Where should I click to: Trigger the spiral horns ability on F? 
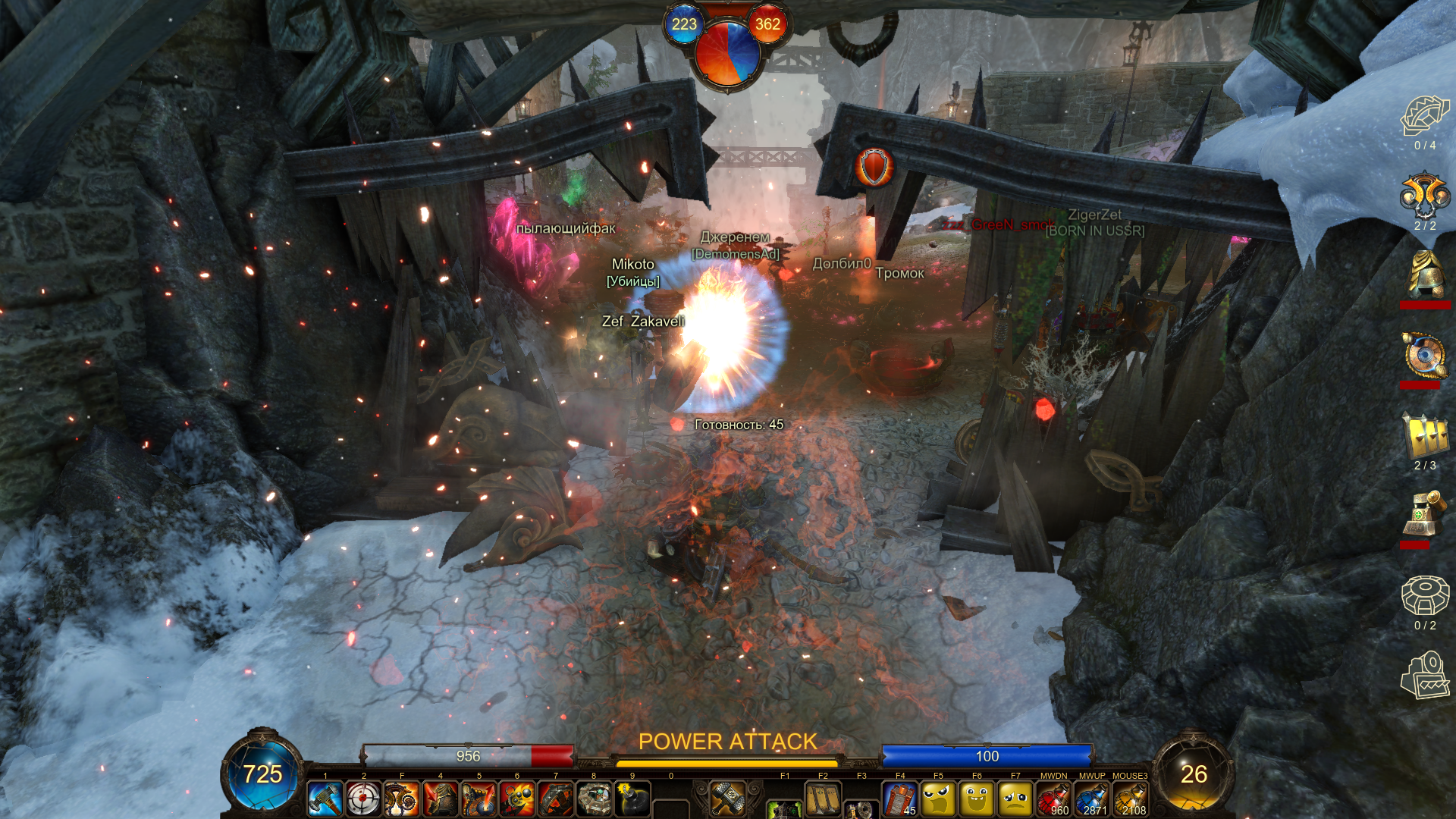[x=402, y=799]
